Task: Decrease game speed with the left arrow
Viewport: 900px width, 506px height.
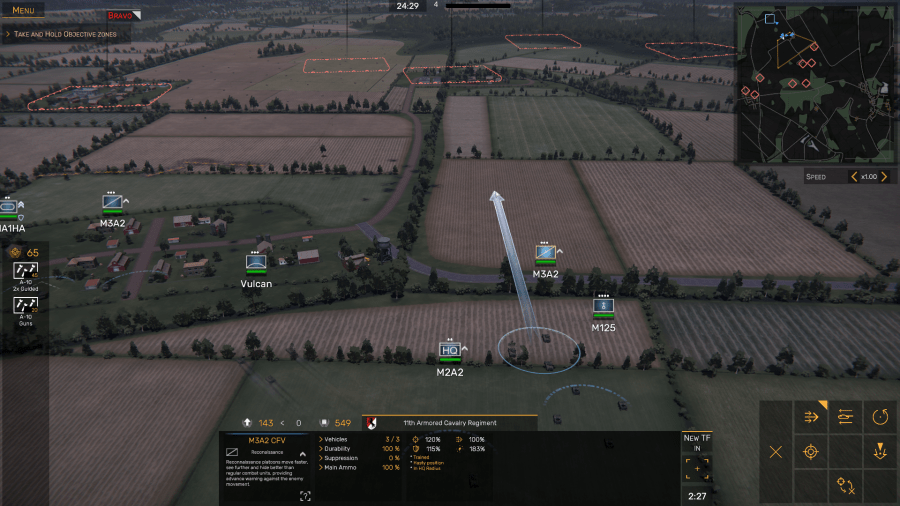Action: [853, 177]
